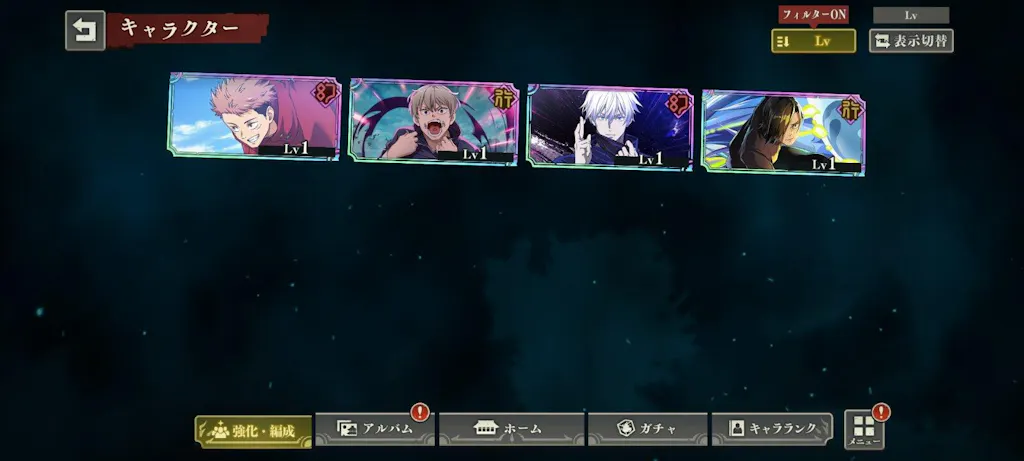Select the pink-haired Itadori character card
The height and width of the screenshot is (461, 1024).
[255, 116]
